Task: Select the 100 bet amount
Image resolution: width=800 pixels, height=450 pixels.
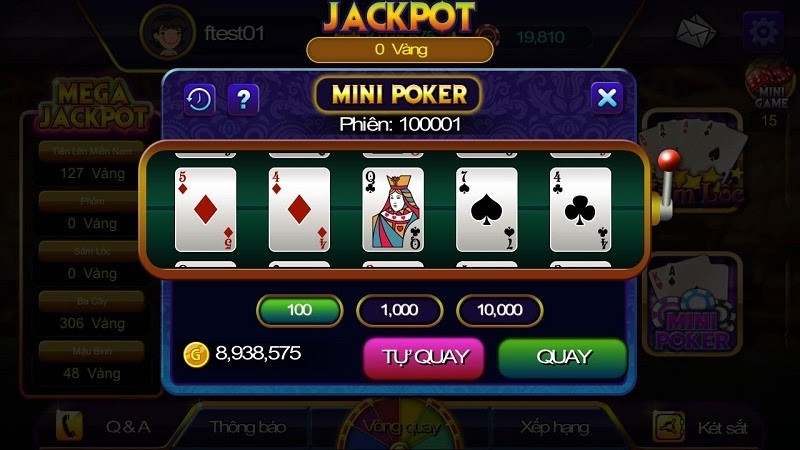Action: pos(299,310)
